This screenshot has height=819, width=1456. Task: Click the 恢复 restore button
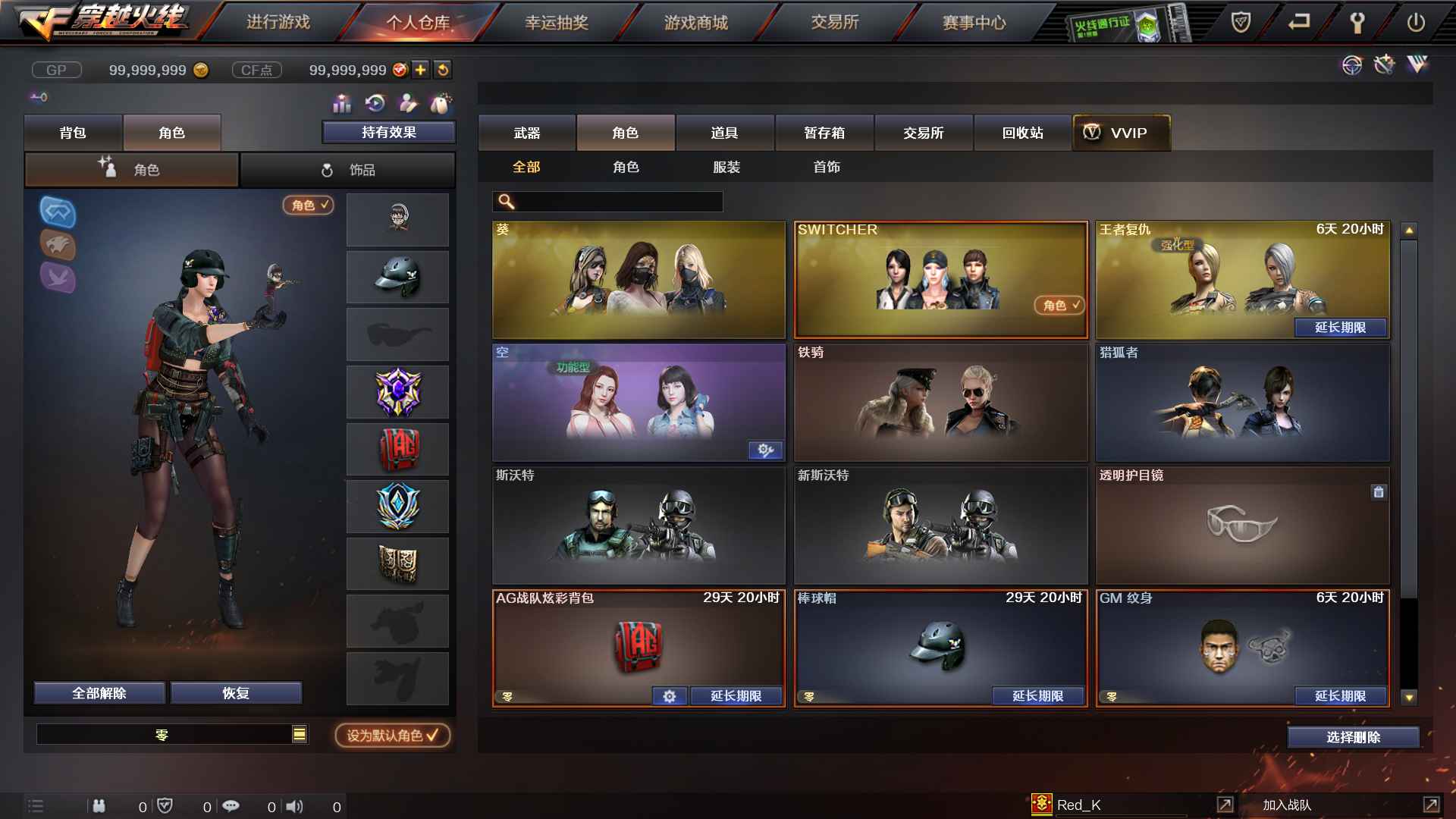[x=236, y=693]
